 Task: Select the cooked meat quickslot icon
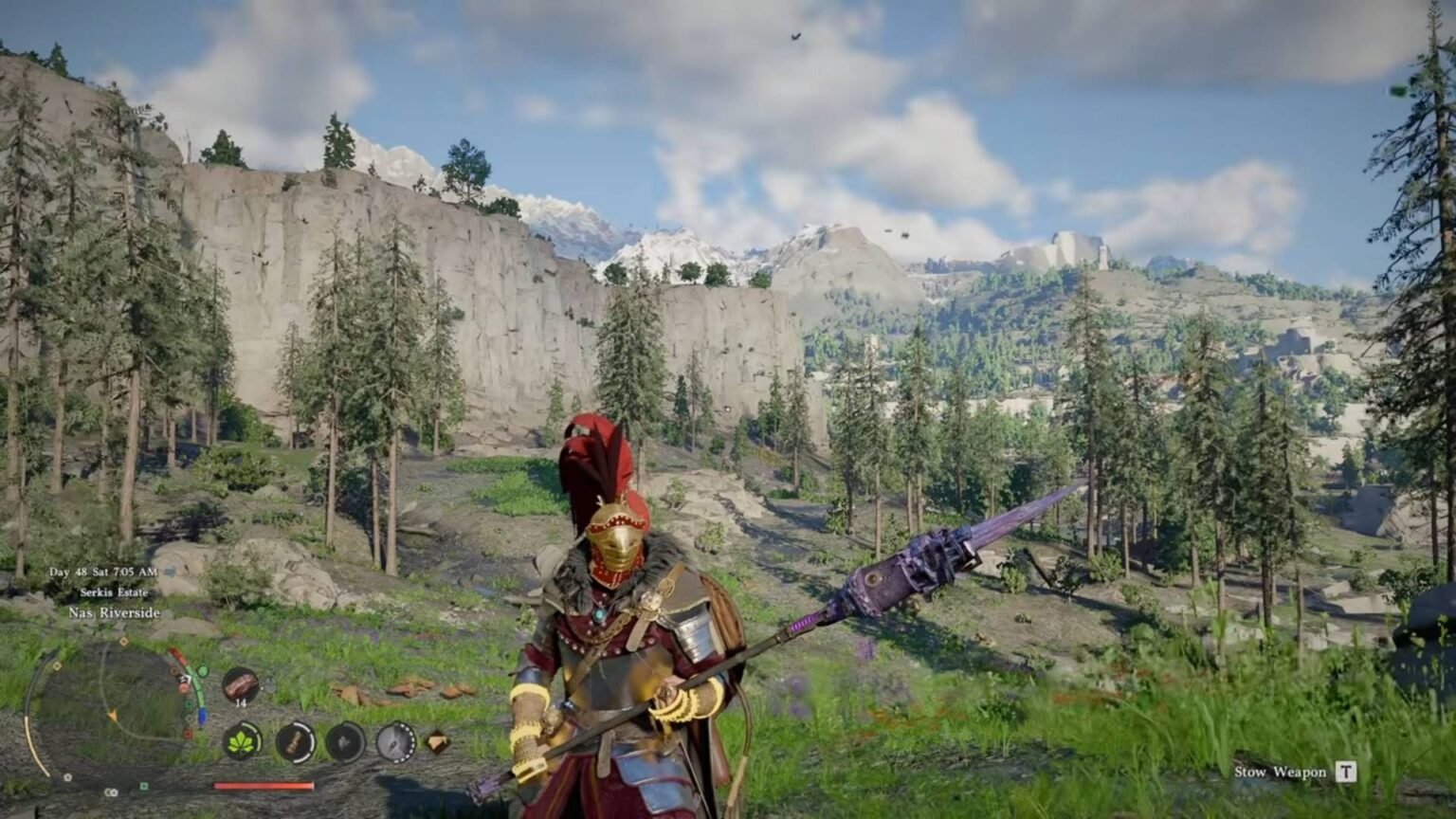[240, 683]
